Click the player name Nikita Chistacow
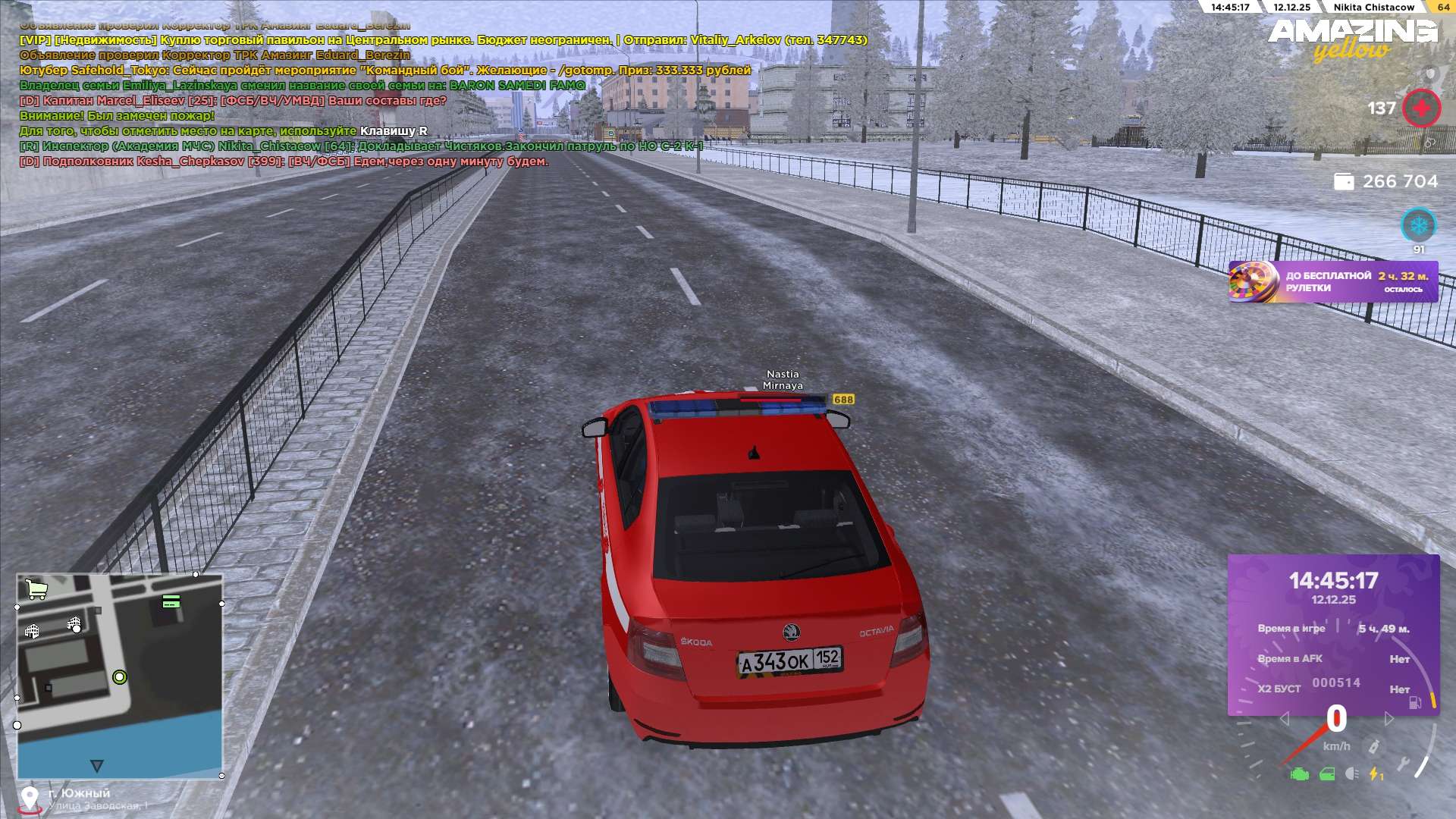 tap(1373, 7)
